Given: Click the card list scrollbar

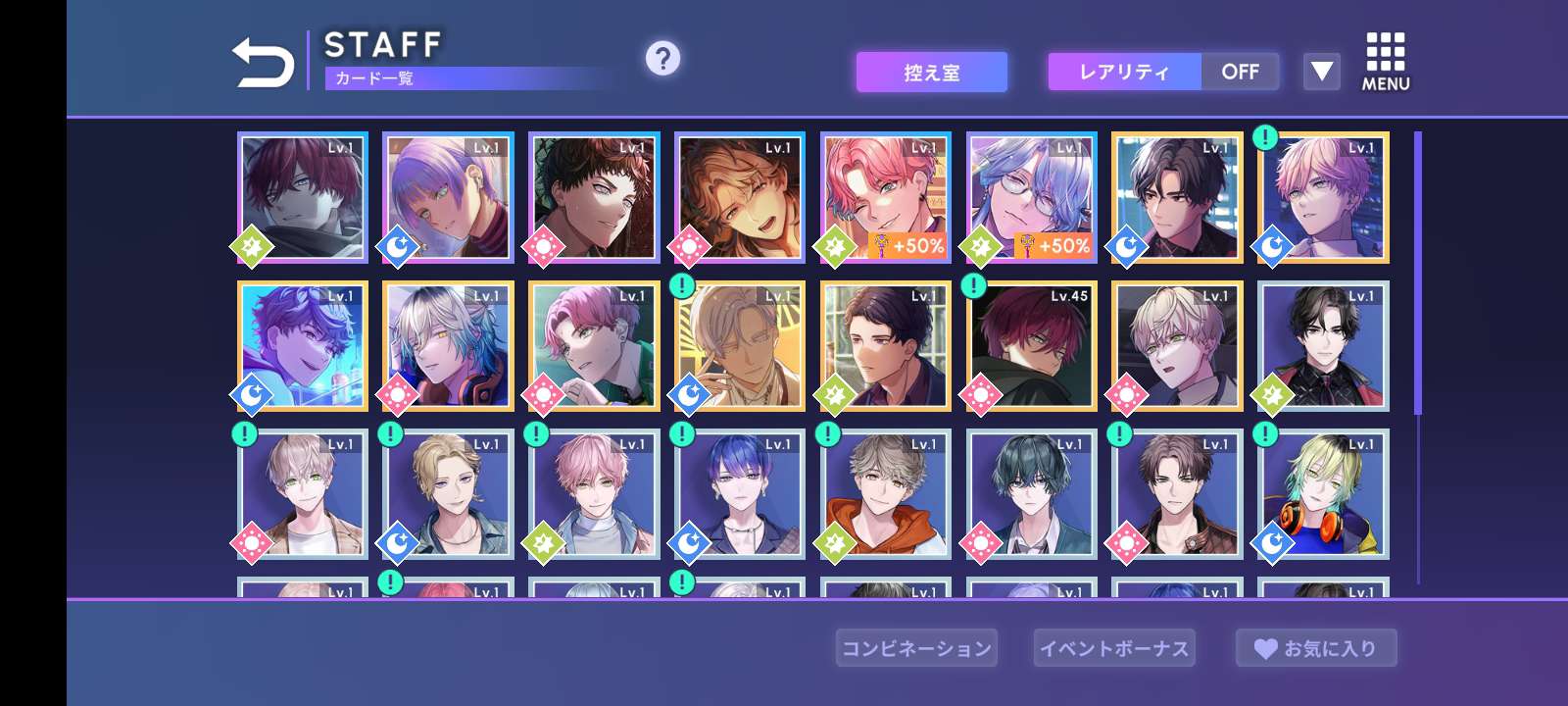Looking at the screenshot, I should point(1417,275).
